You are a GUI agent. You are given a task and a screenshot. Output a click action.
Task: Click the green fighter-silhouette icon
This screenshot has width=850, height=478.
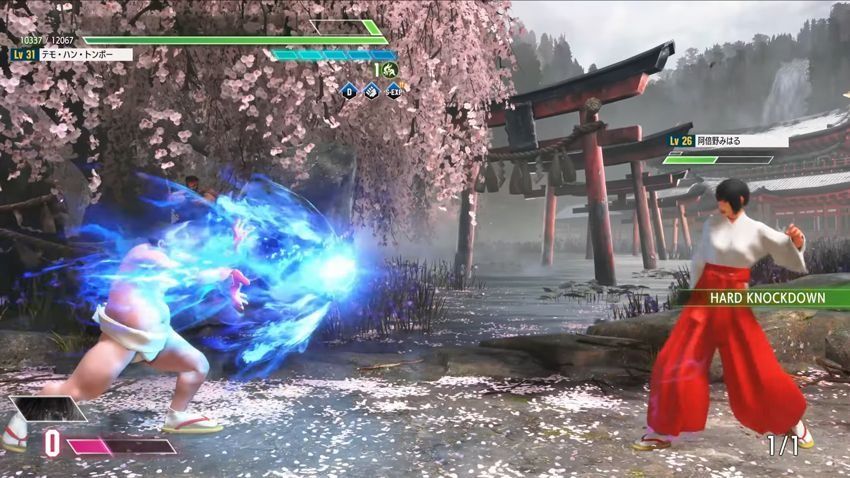click(389, 70)
